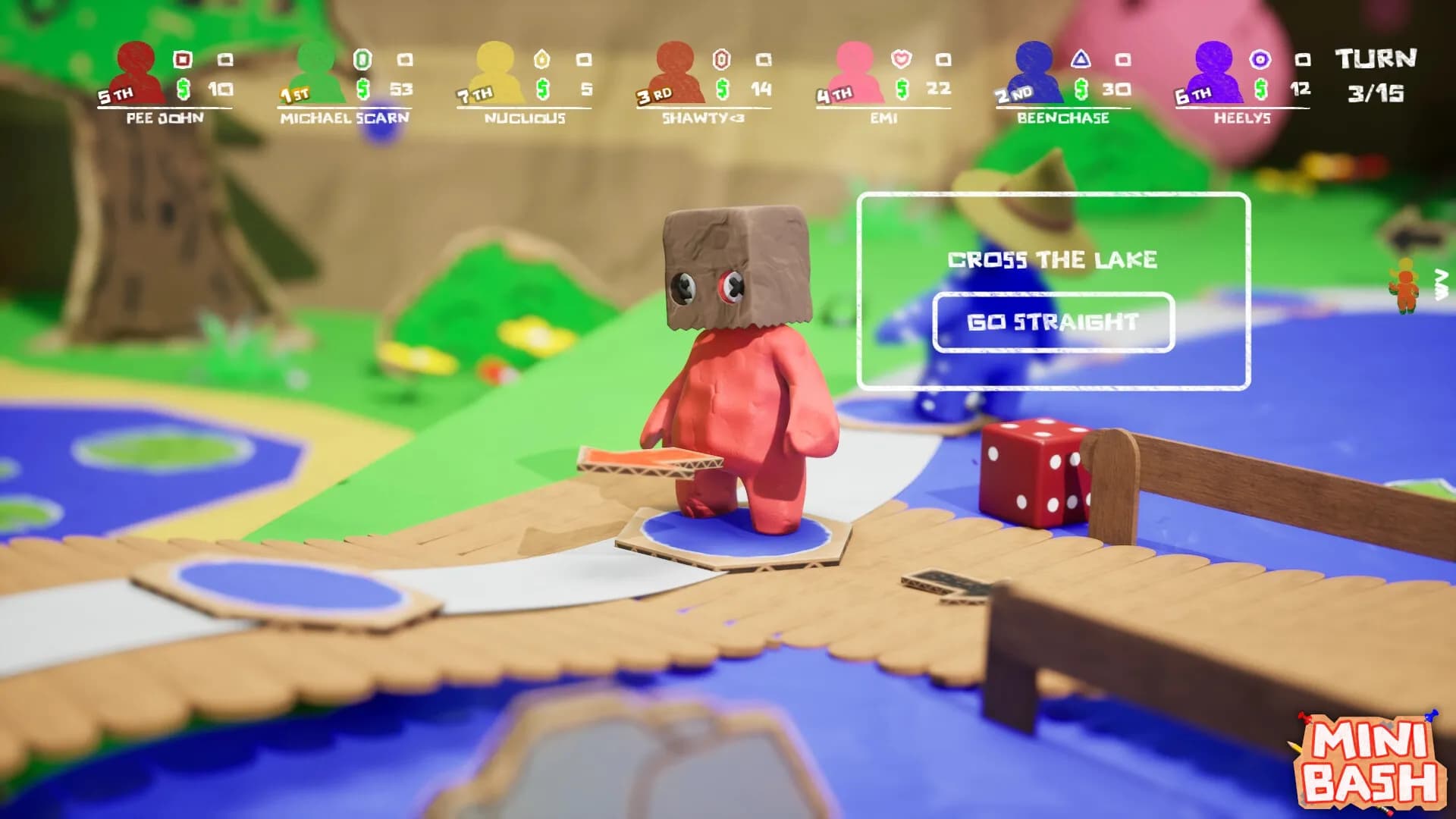1456x819 pixels.
Task: Click Pee John's empty item slot
Action: point(224,58)
